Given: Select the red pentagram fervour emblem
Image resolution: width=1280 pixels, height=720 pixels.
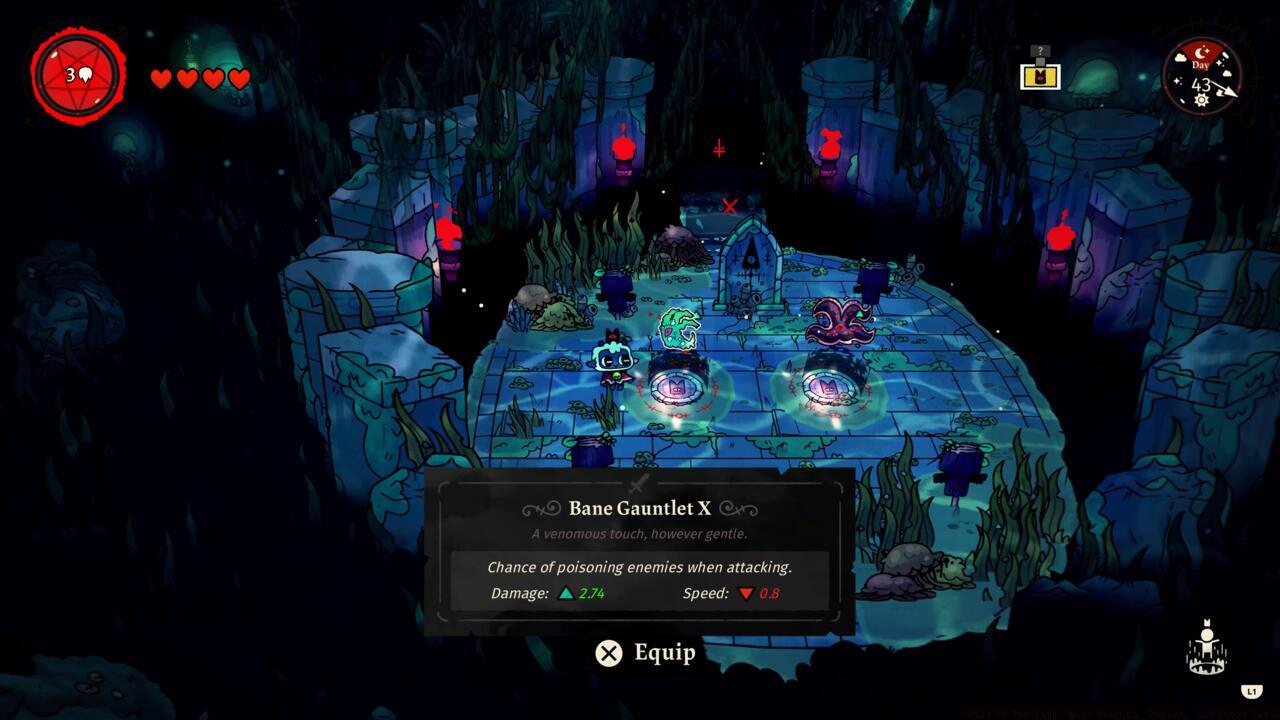Looking at the screenshot, I should click(x=78, y=75).
